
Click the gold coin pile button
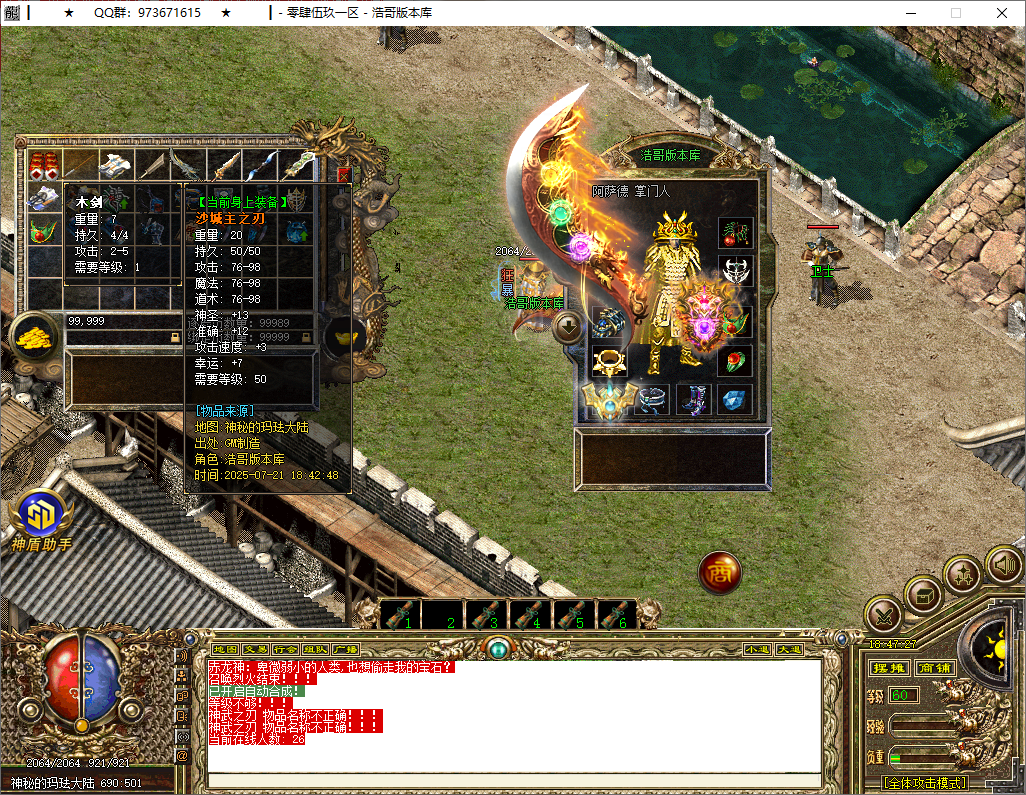36,338
